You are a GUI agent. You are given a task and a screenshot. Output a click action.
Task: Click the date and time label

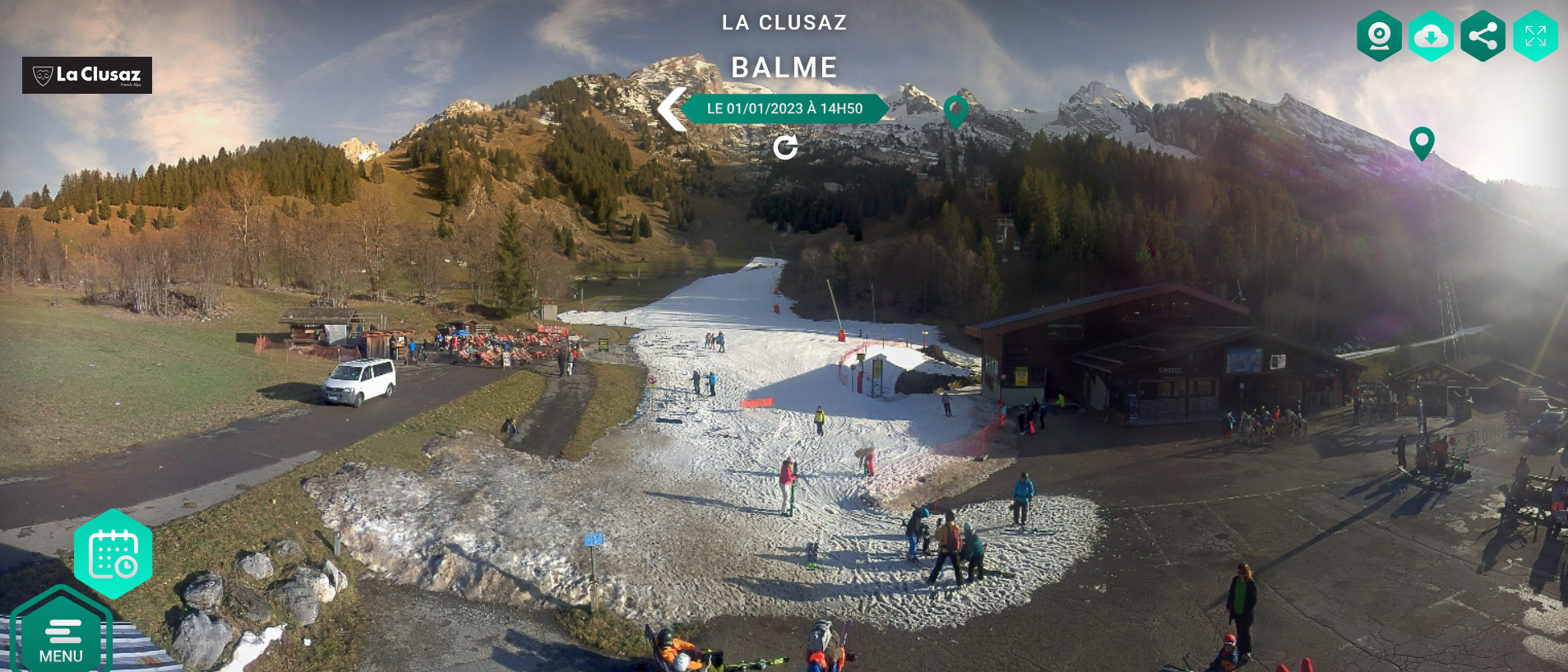coord(784,109)
